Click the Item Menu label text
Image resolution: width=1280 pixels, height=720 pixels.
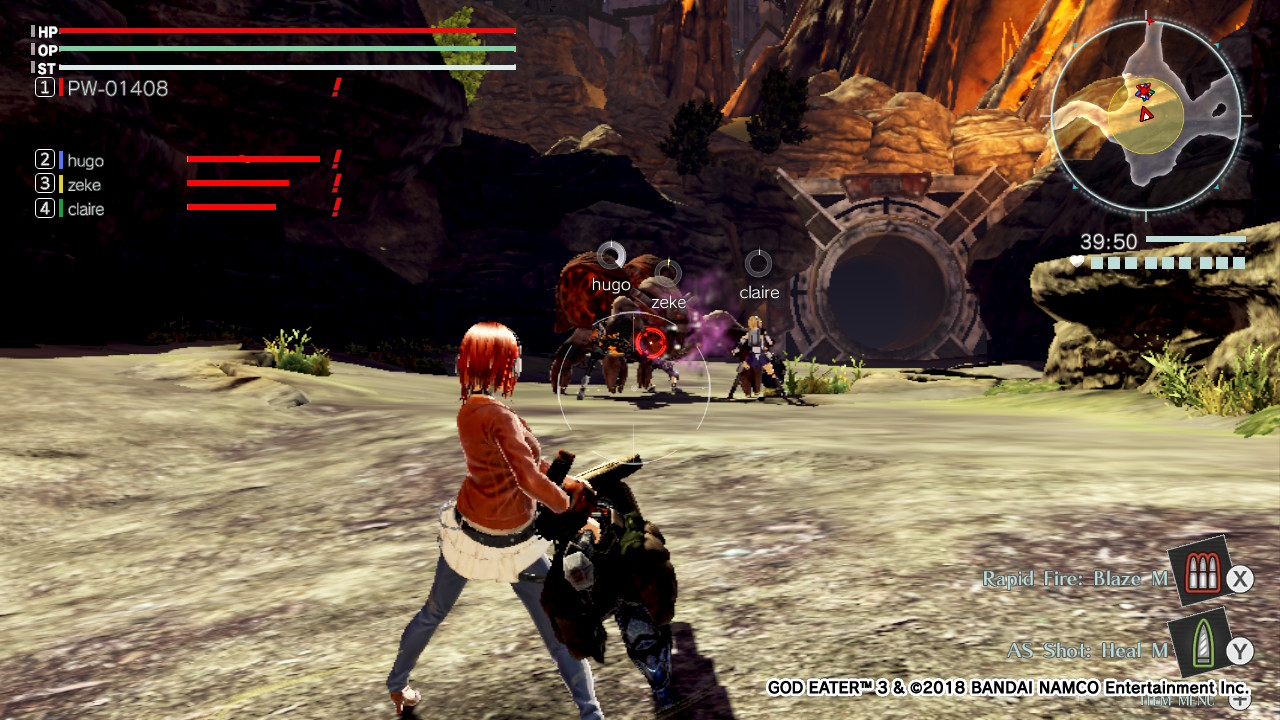[x=1177, y=700]
